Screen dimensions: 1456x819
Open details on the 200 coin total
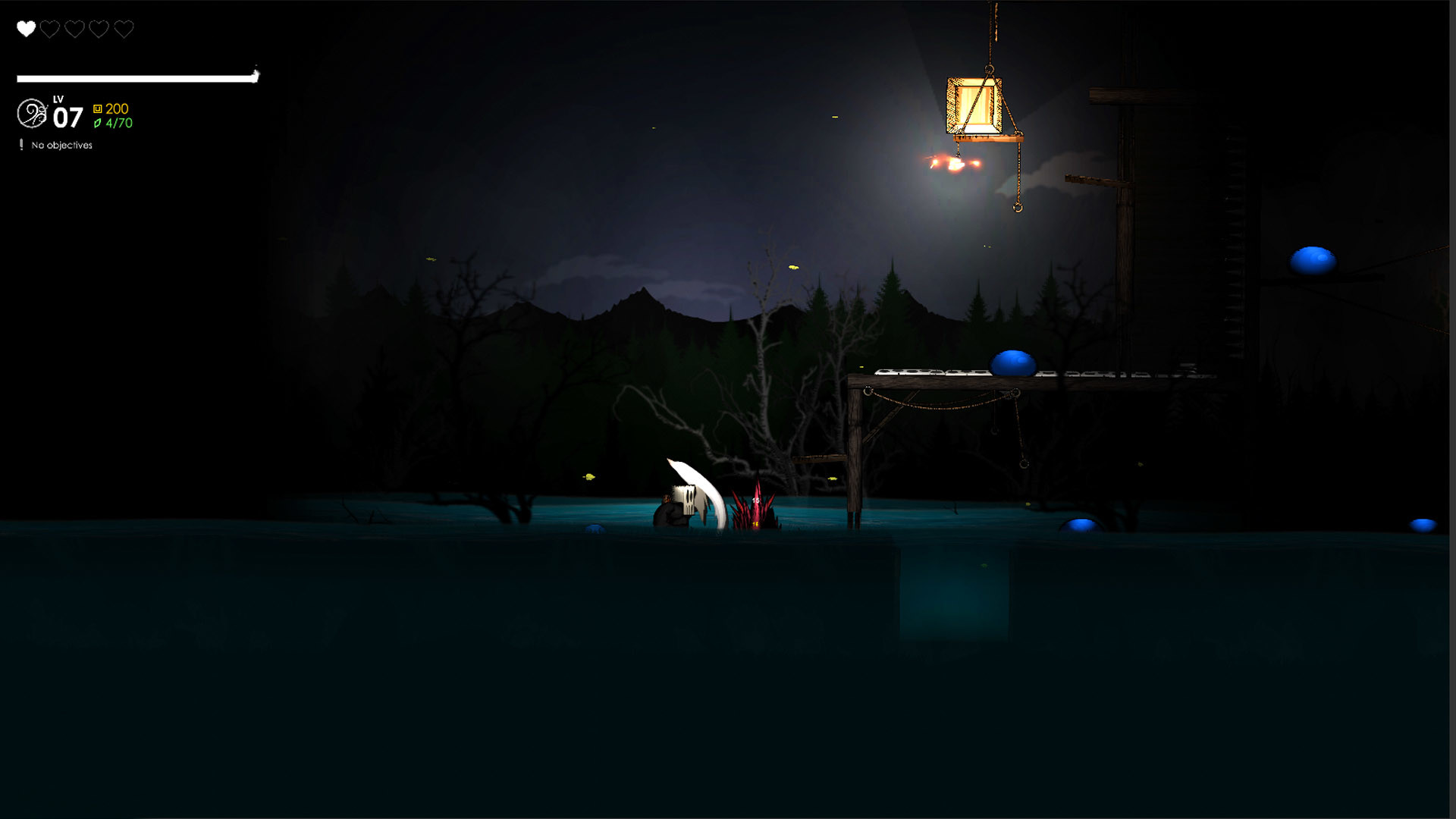point(116,108)
